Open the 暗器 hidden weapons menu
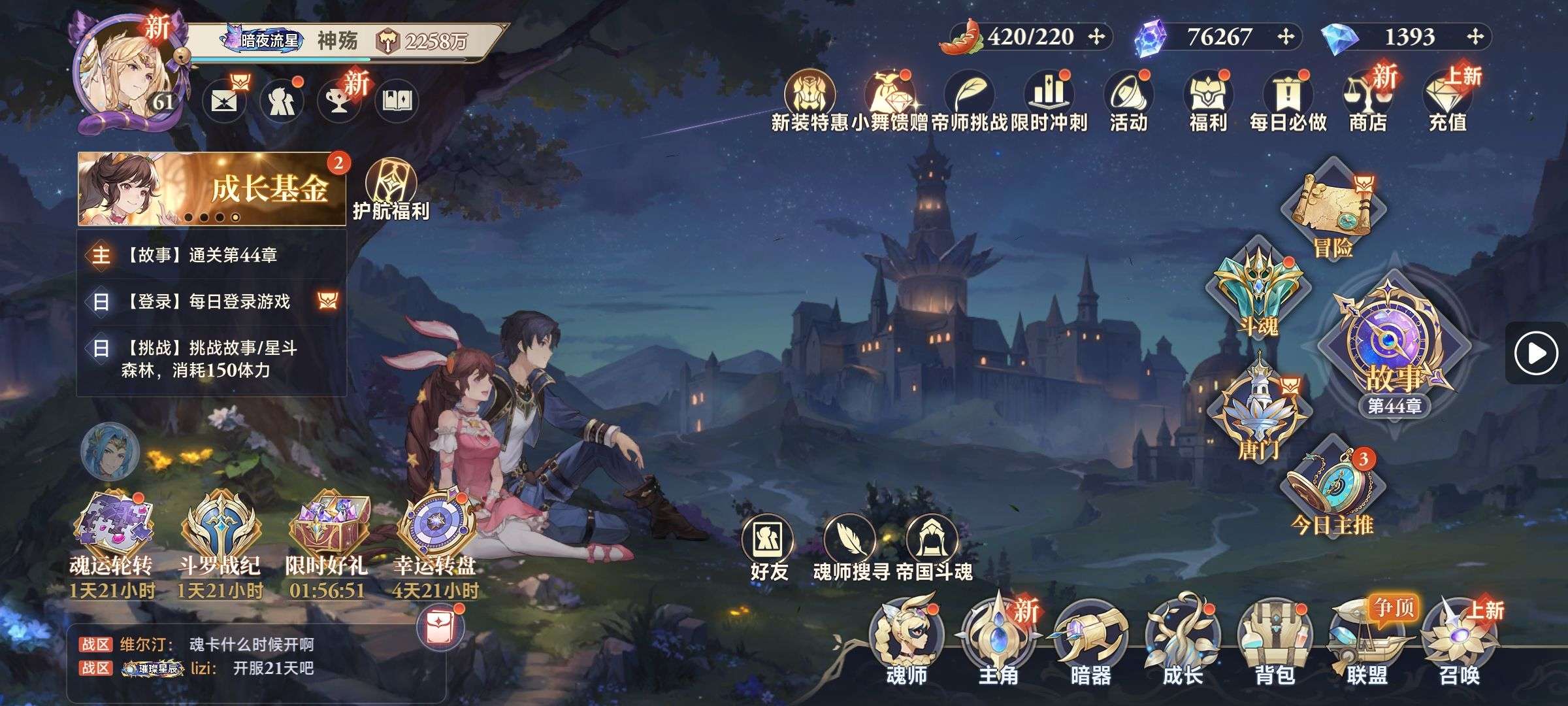 pos(1090,644)
